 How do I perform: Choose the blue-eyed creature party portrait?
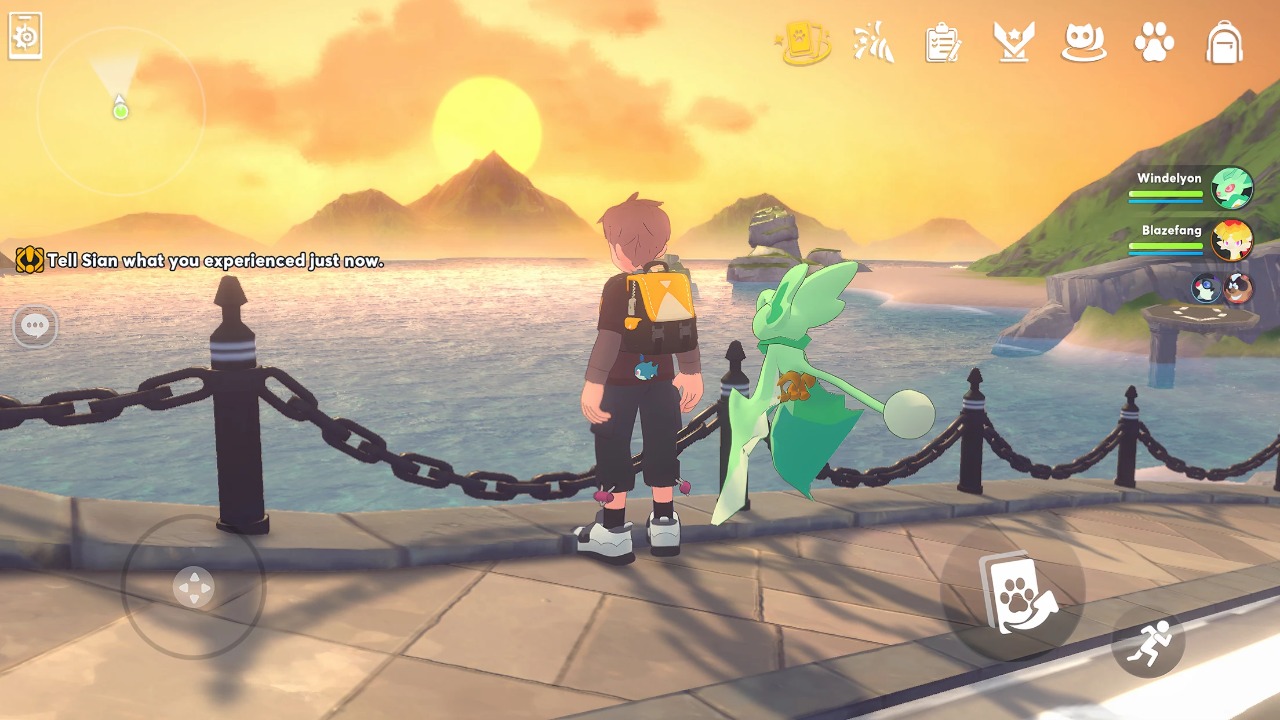[1205, 288]
